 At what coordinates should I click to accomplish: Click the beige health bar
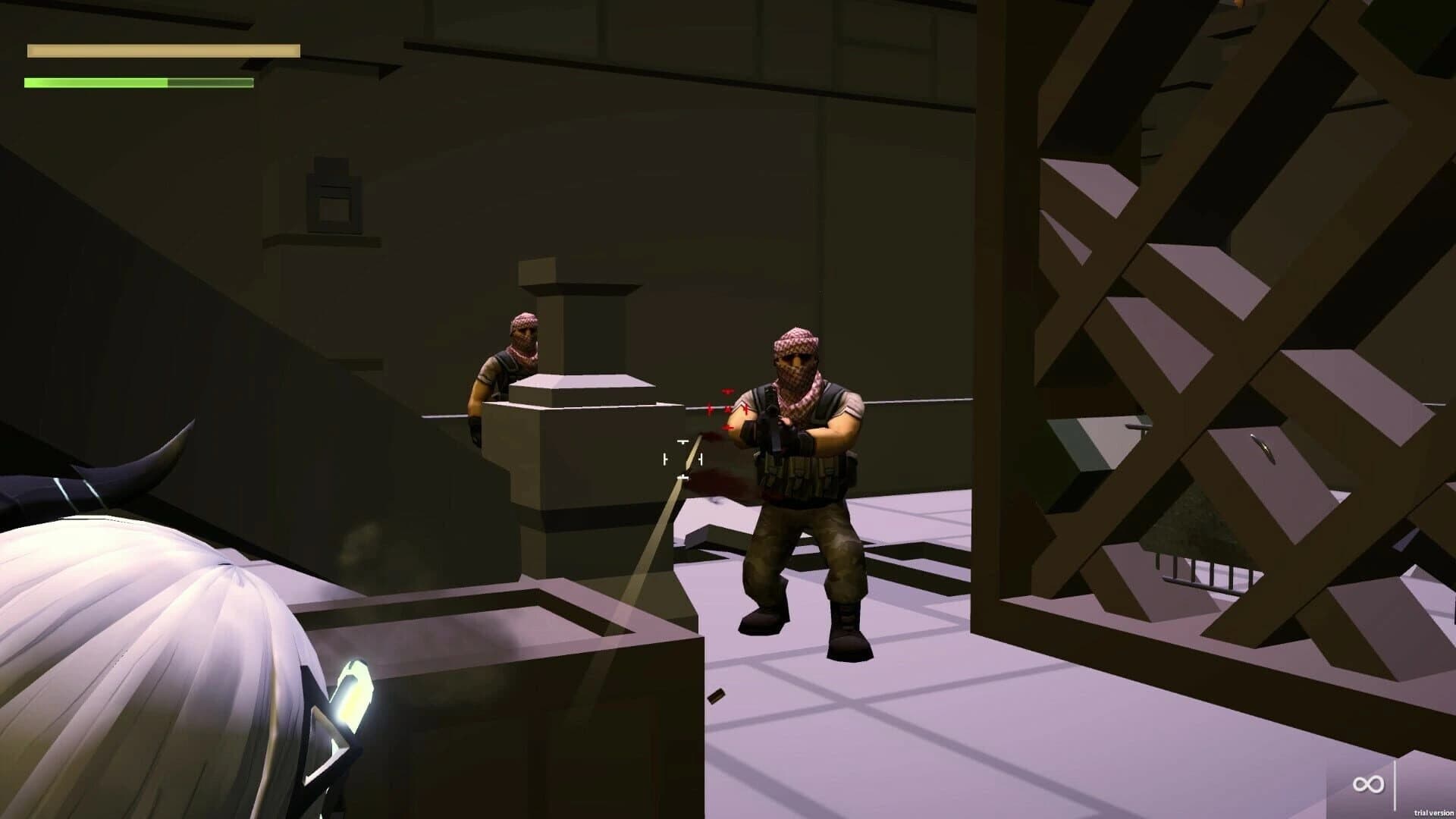(163, 51)
